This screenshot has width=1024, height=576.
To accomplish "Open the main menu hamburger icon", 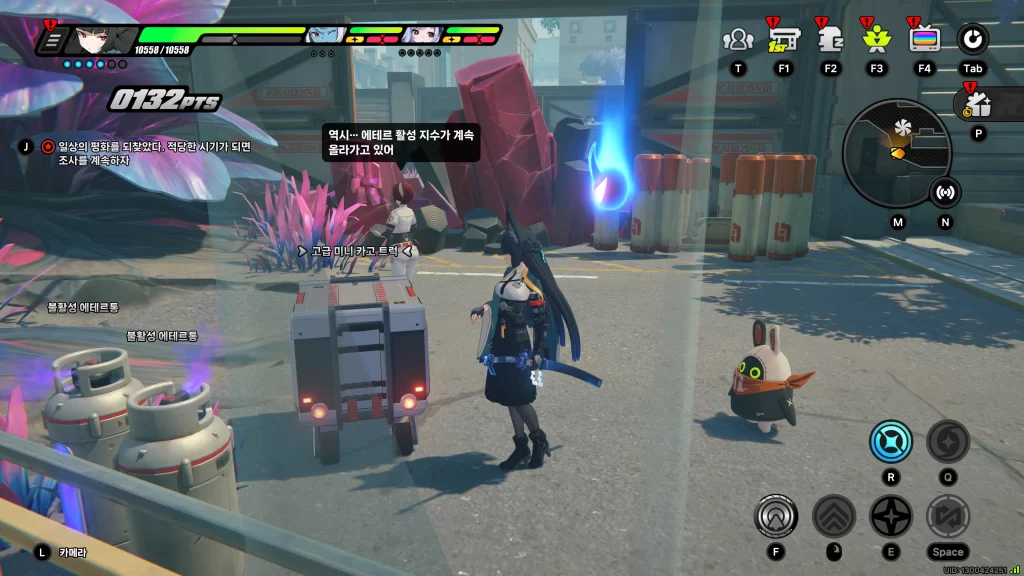I will 55,41.
